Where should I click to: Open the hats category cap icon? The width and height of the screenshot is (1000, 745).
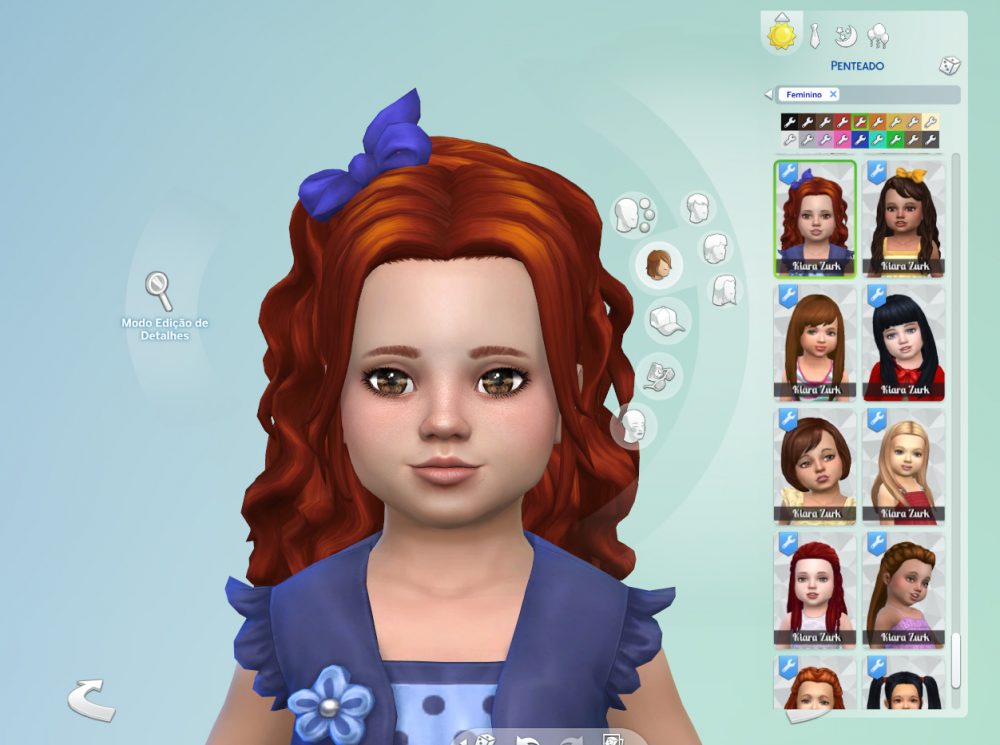click(667, 320)
